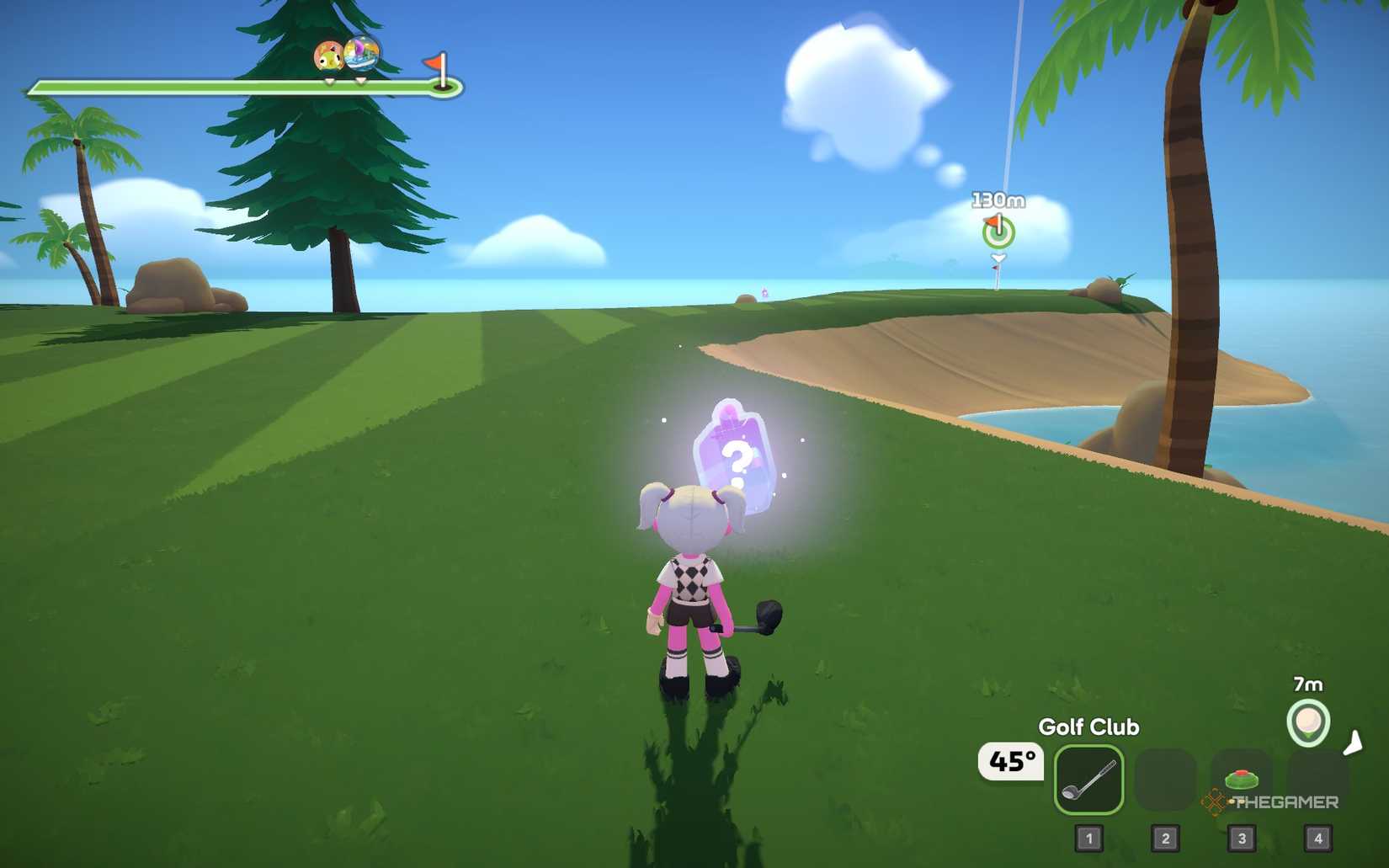Select the red button gadget in hotbar slot 3
The height and width of the screenshot is (868, 1389).
(x=1243, y=779)
